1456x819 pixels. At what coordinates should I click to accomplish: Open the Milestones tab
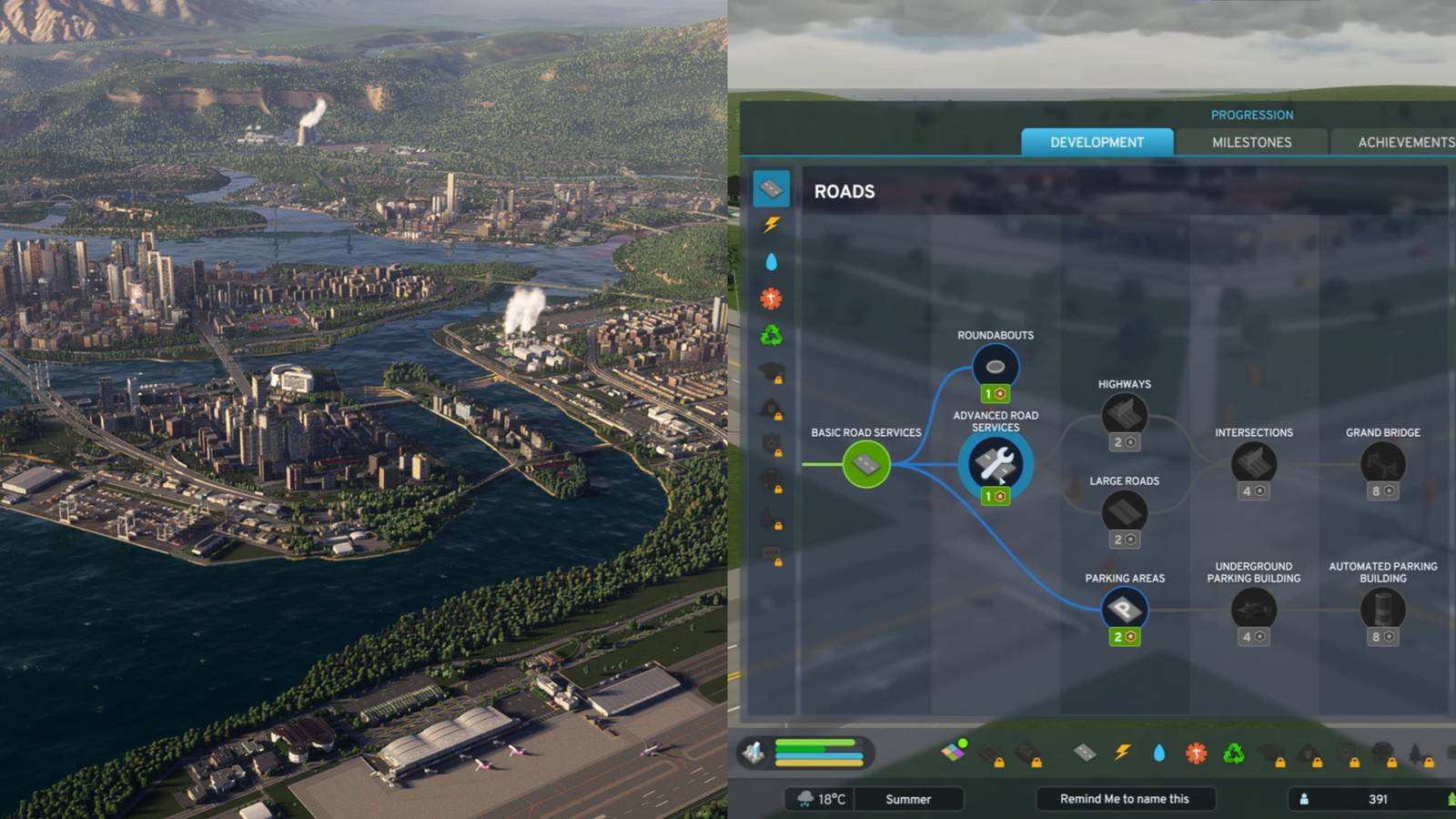1251,142
